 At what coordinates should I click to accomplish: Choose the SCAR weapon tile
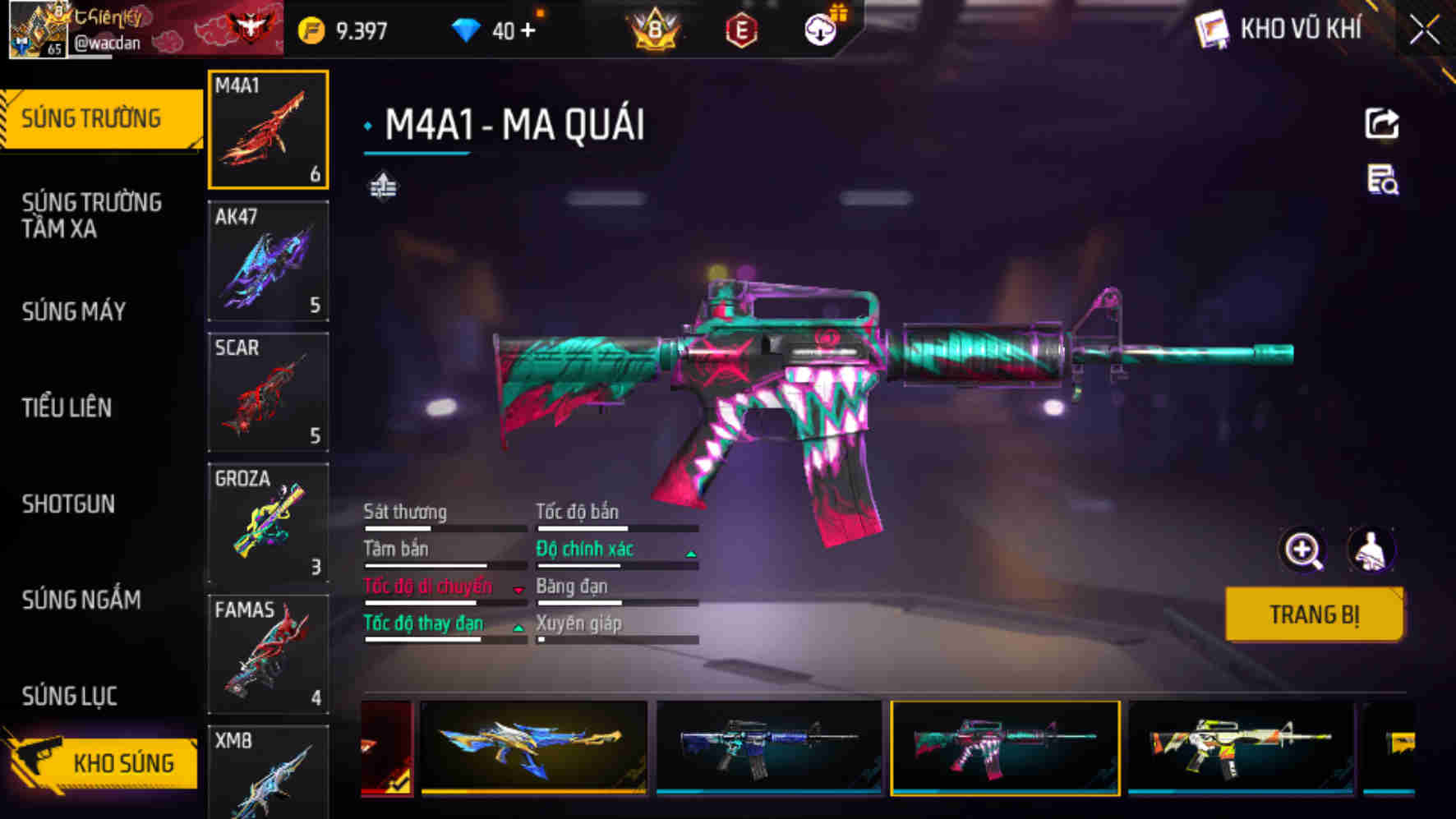268,392
